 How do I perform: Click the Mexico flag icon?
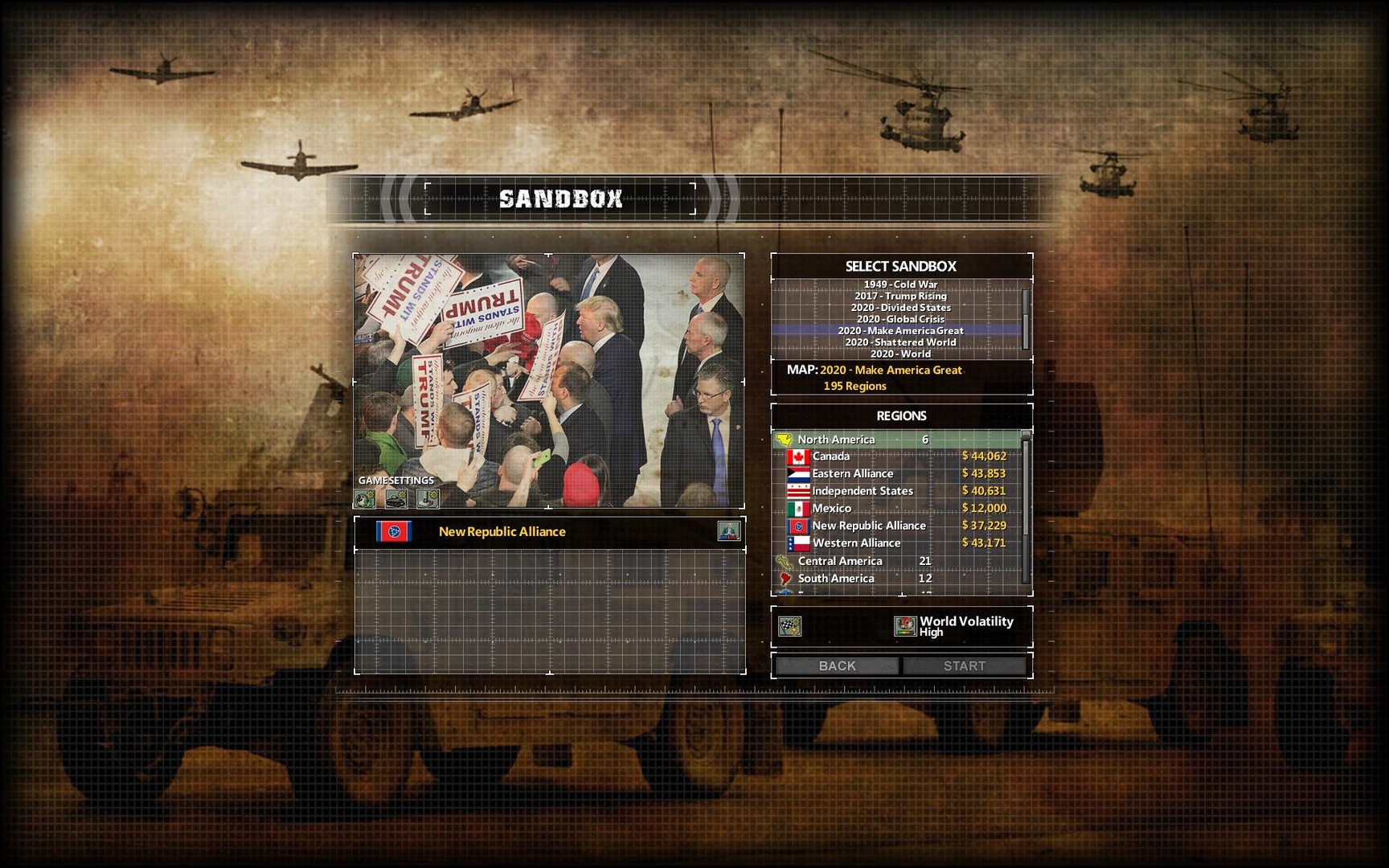(x=797, y=508)
